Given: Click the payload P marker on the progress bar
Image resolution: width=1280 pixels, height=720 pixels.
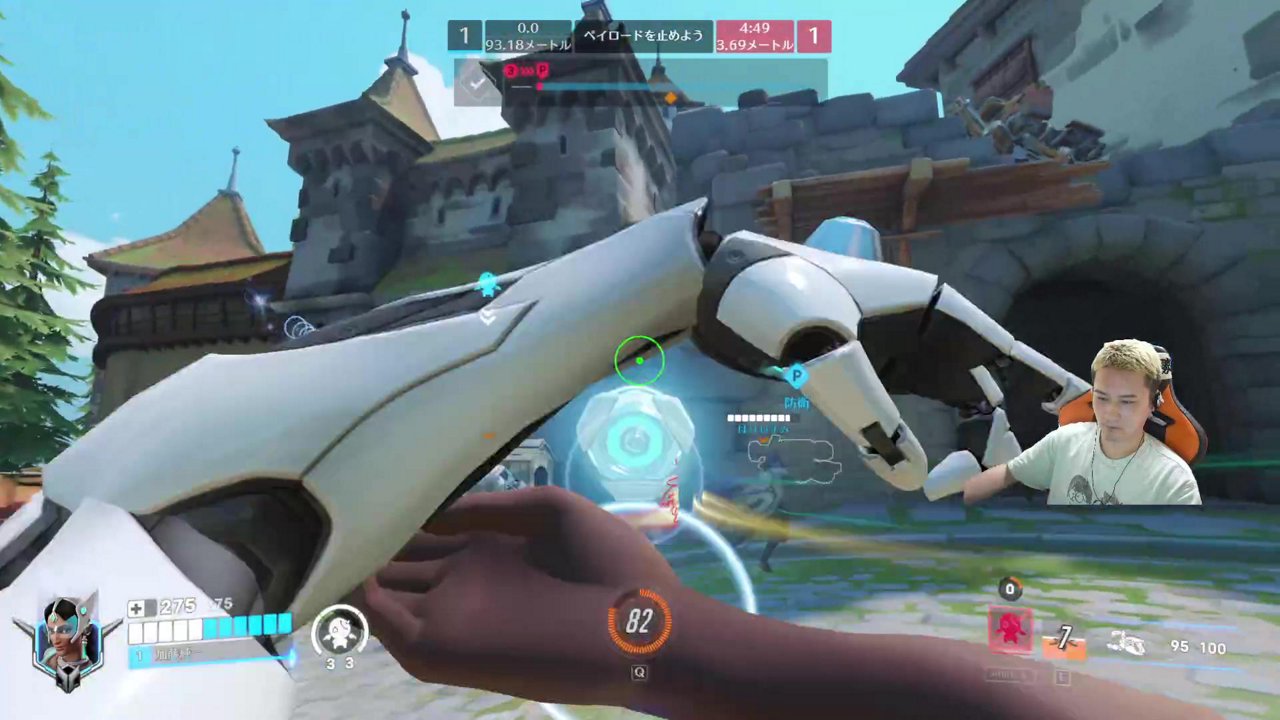Looking at the screenshot, I should [x=541, y=72].
